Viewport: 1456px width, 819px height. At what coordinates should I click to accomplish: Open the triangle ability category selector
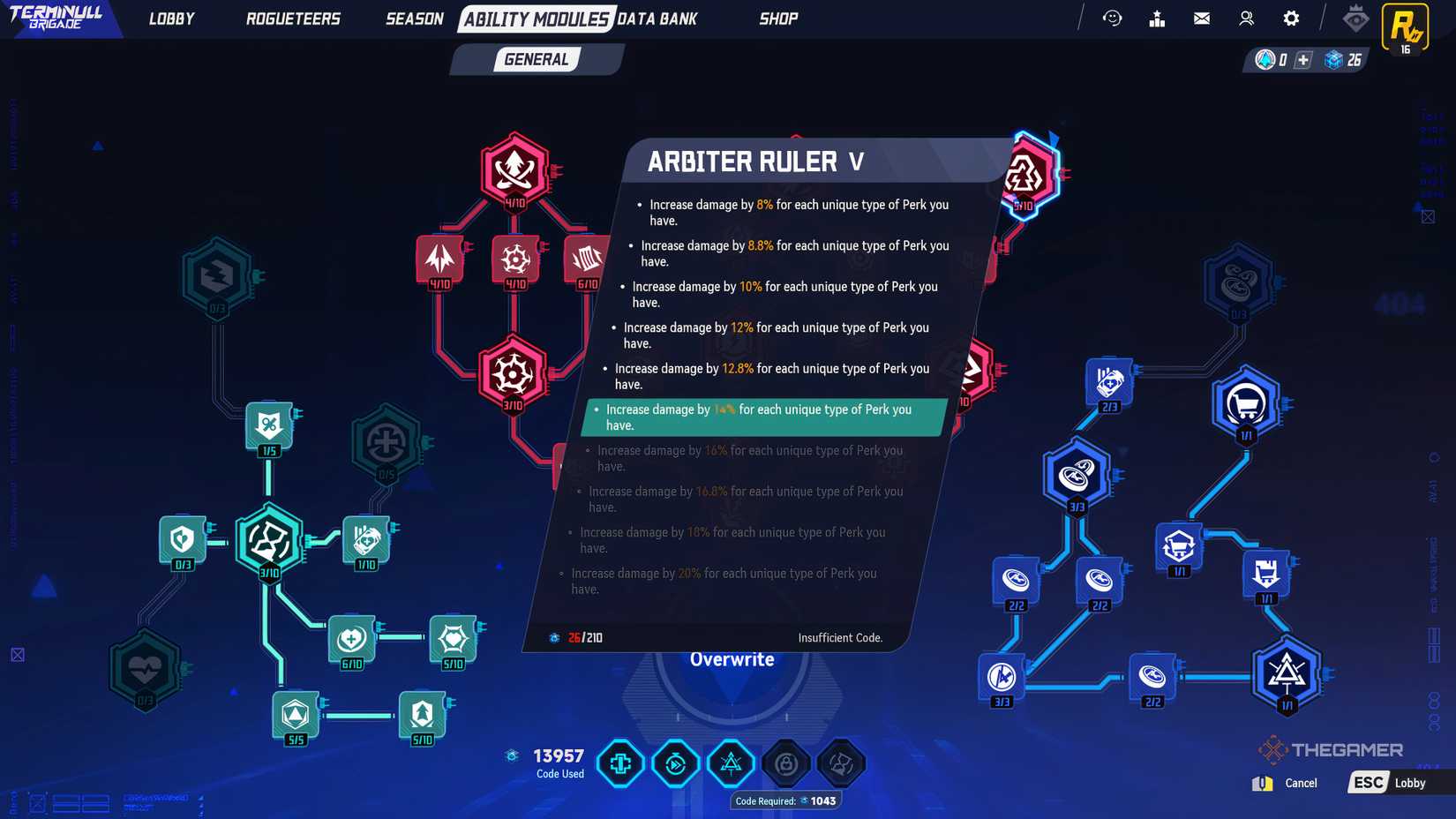pos(730,763)
